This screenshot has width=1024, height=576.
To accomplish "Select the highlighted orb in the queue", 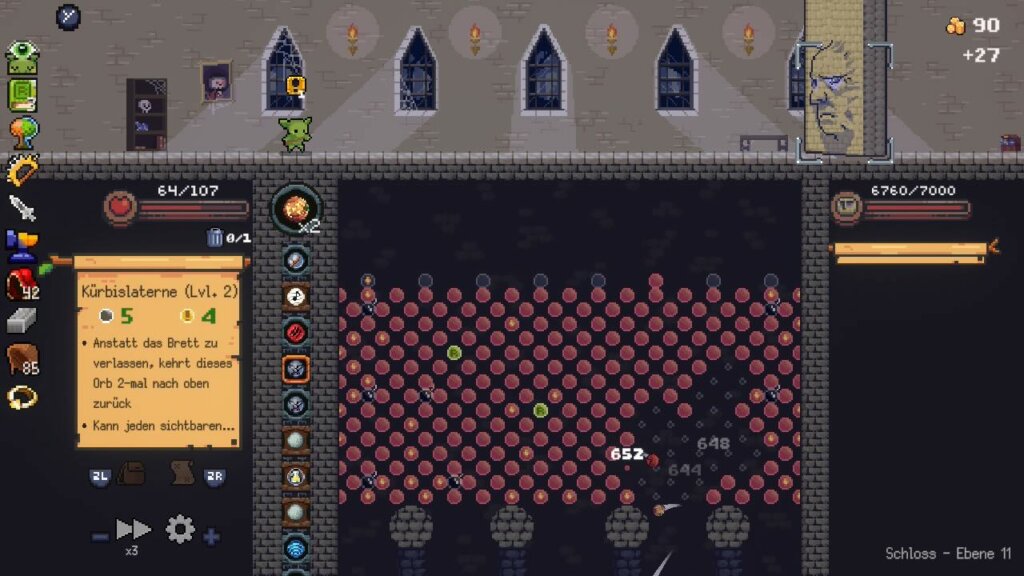I will point(296,368).
